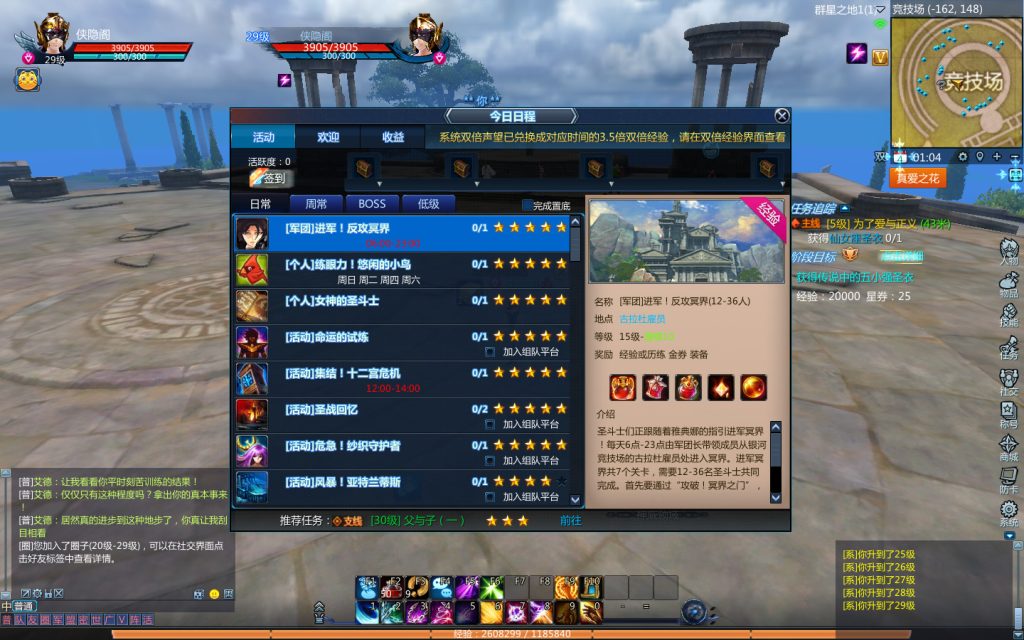Viewport: 1024px width, 640px height.
Task: Show the 低级 category tab
Action: pyautogui.click(x=428, y=204)
